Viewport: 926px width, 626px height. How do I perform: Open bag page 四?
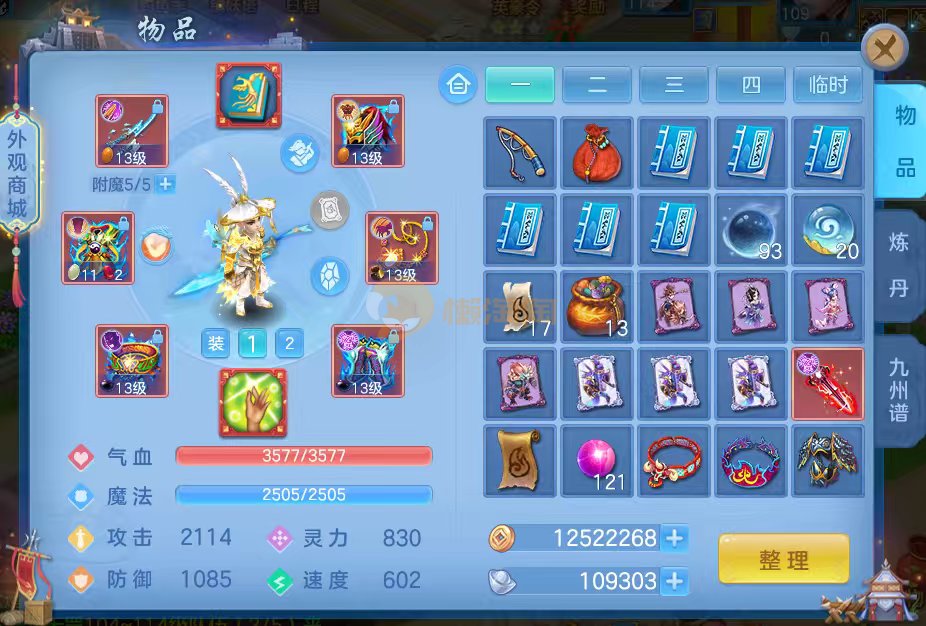[750, 85]
